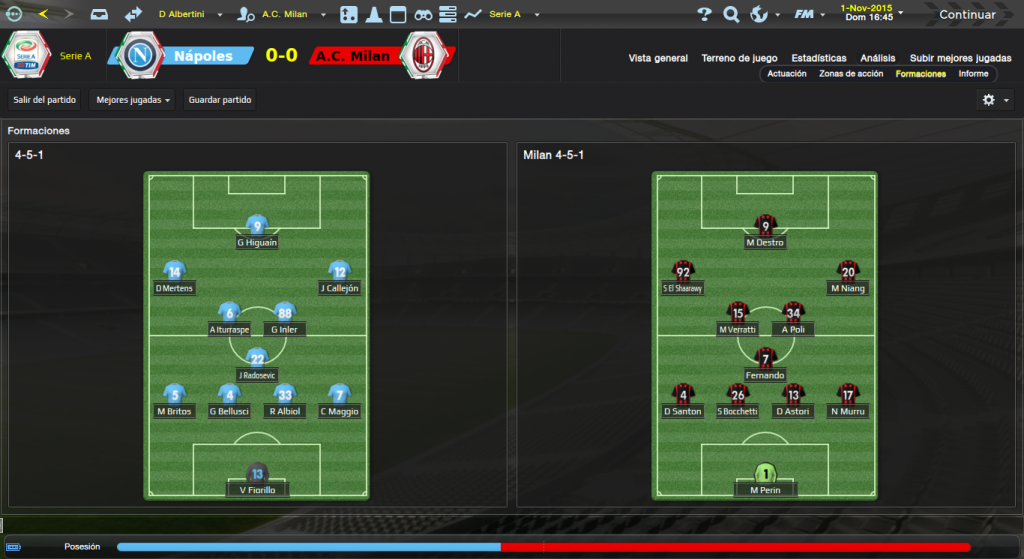Exit the match with Salir del partido
Viewport: 1024px width, 559px height.
45,100
